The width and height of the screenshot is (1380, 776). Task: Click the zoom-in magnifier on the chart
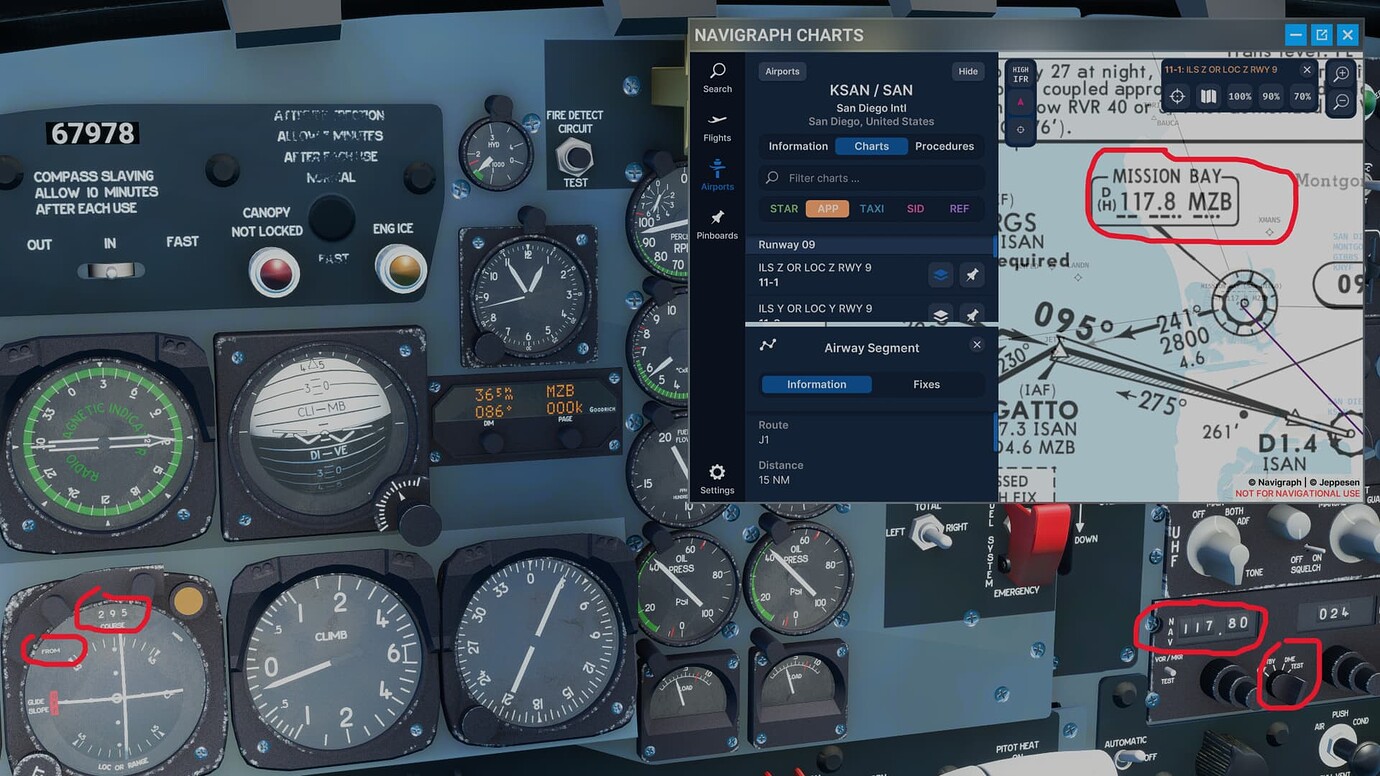pyautogui.click(x=1340, y=73)
